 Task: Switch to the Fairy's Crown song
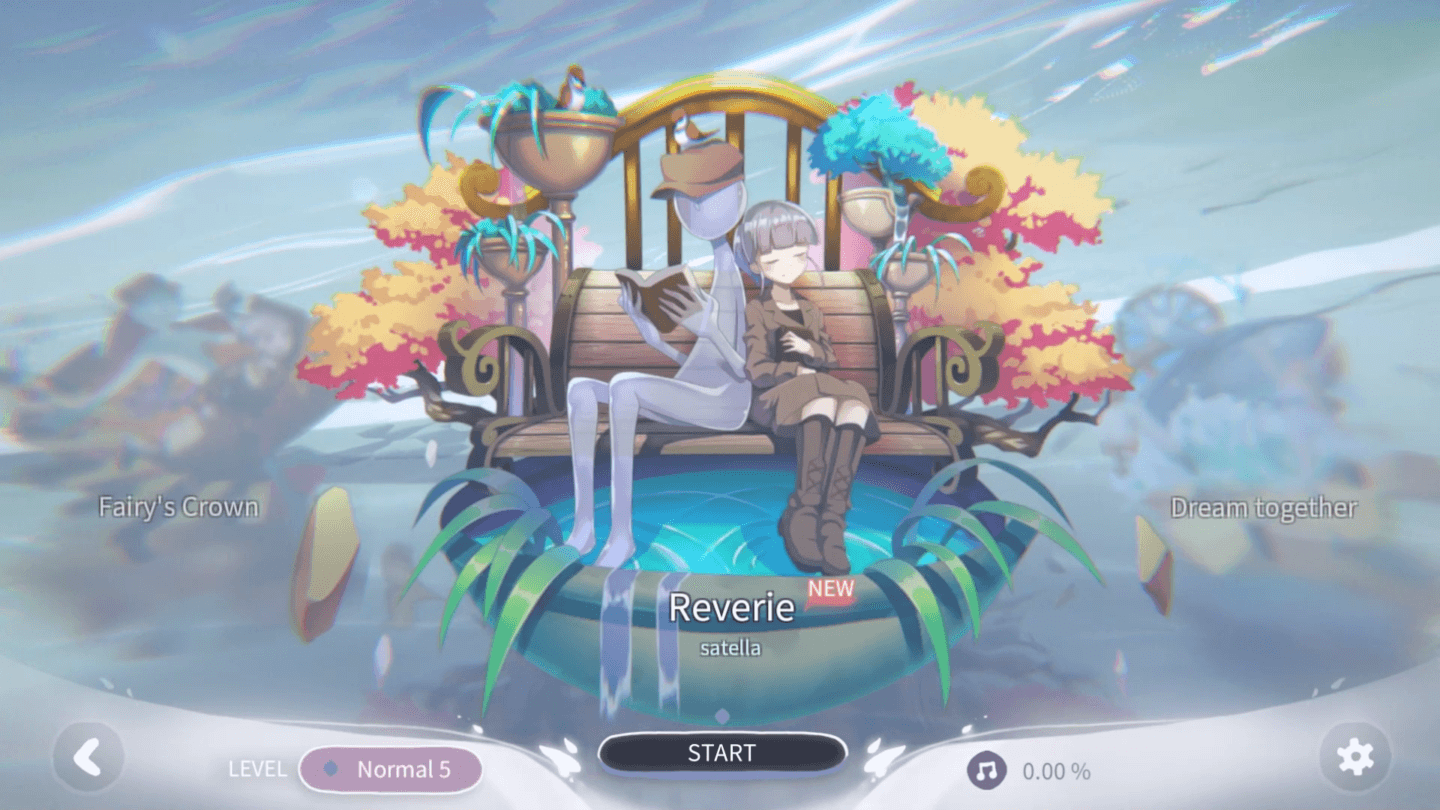tap(178, 507)
